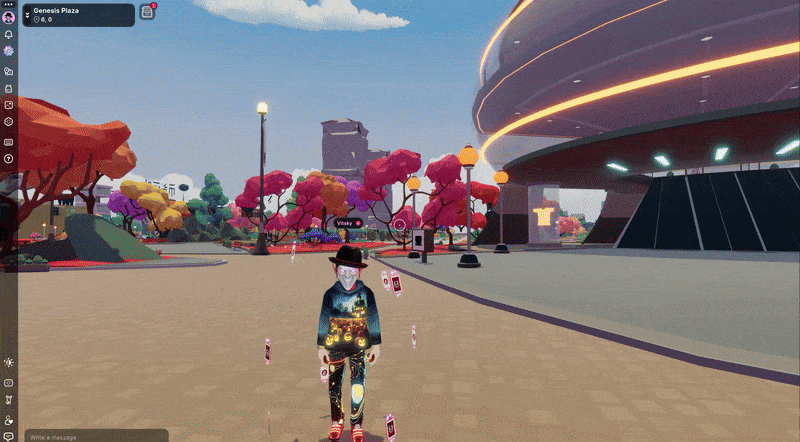The width and height of the screenshot is (800, 442).
Task: Click the Write a message chat field
Action: 95,437
